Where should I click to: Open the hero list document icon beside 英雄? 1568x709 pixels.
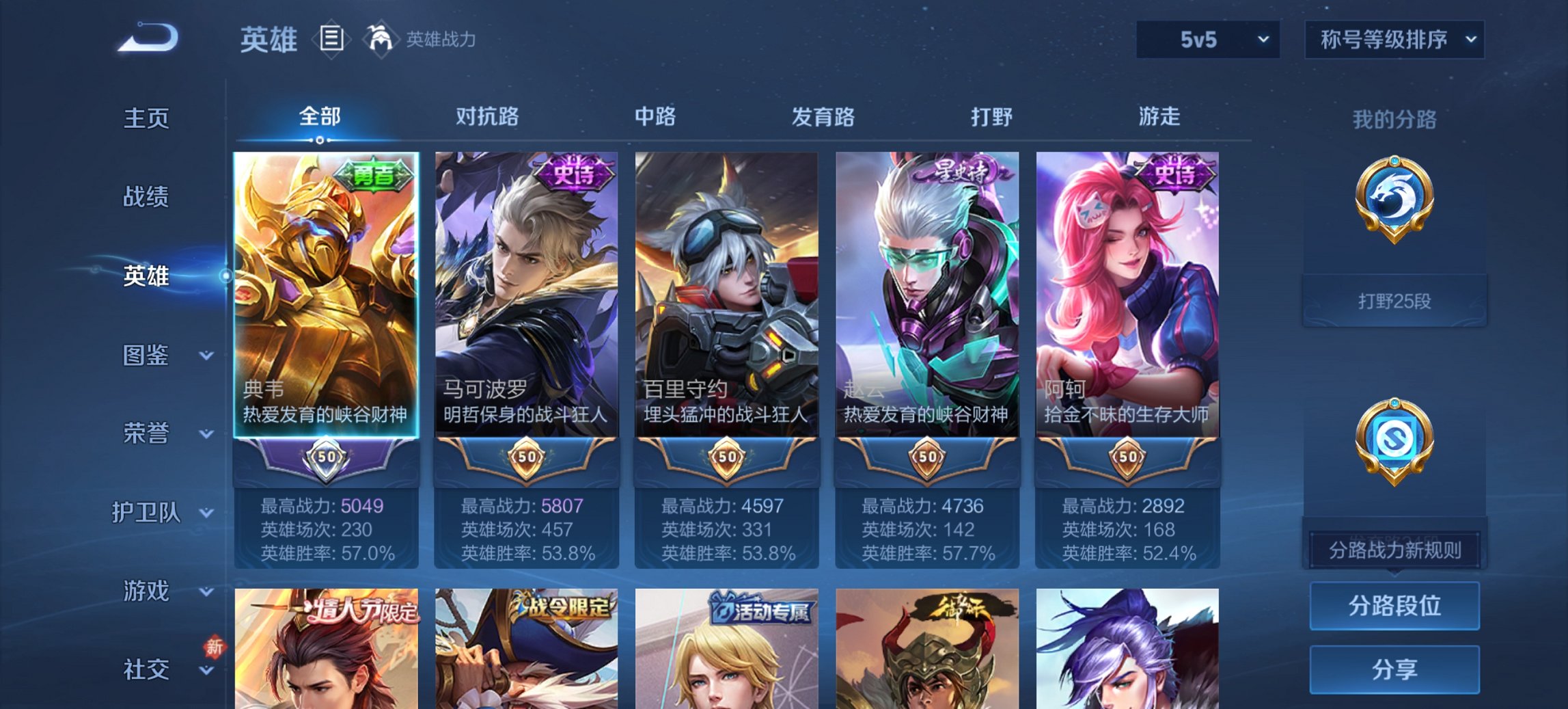(331, 40)
